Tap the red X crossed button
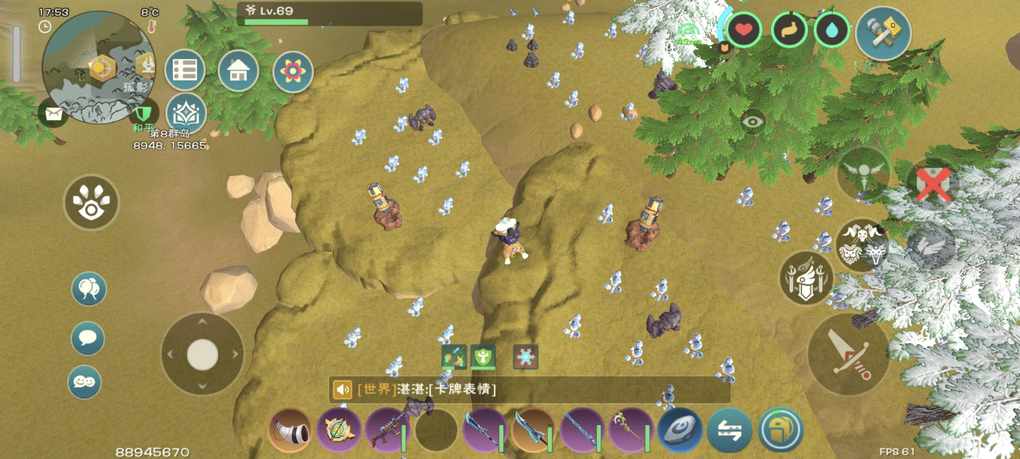Screen dimensions: 1020x459 [931, 184]
